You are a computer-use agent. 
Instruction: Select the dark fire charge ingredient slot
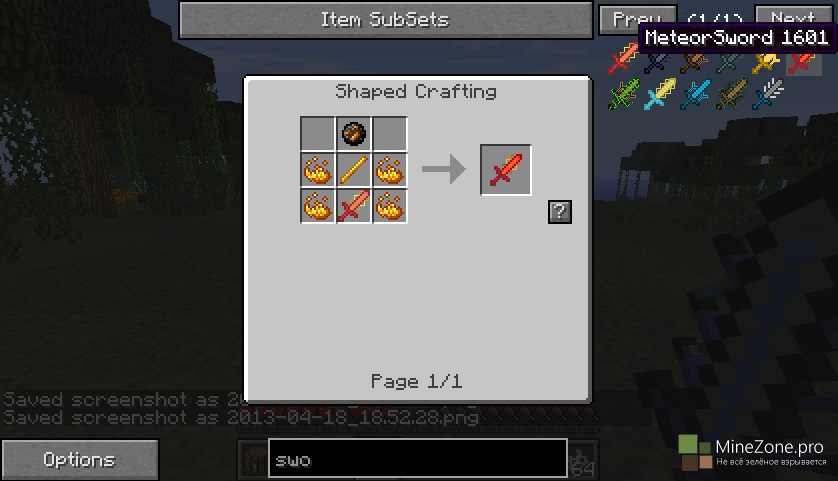[354, 133]
